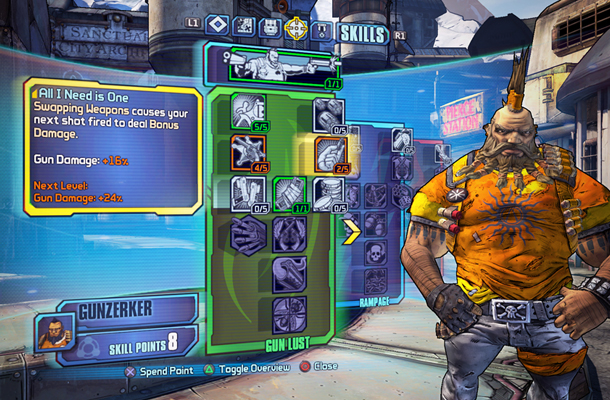Click the yellow arrow toward the Rampage tree
This screenshot has height=400, width=610.
(x=351, y=232)
